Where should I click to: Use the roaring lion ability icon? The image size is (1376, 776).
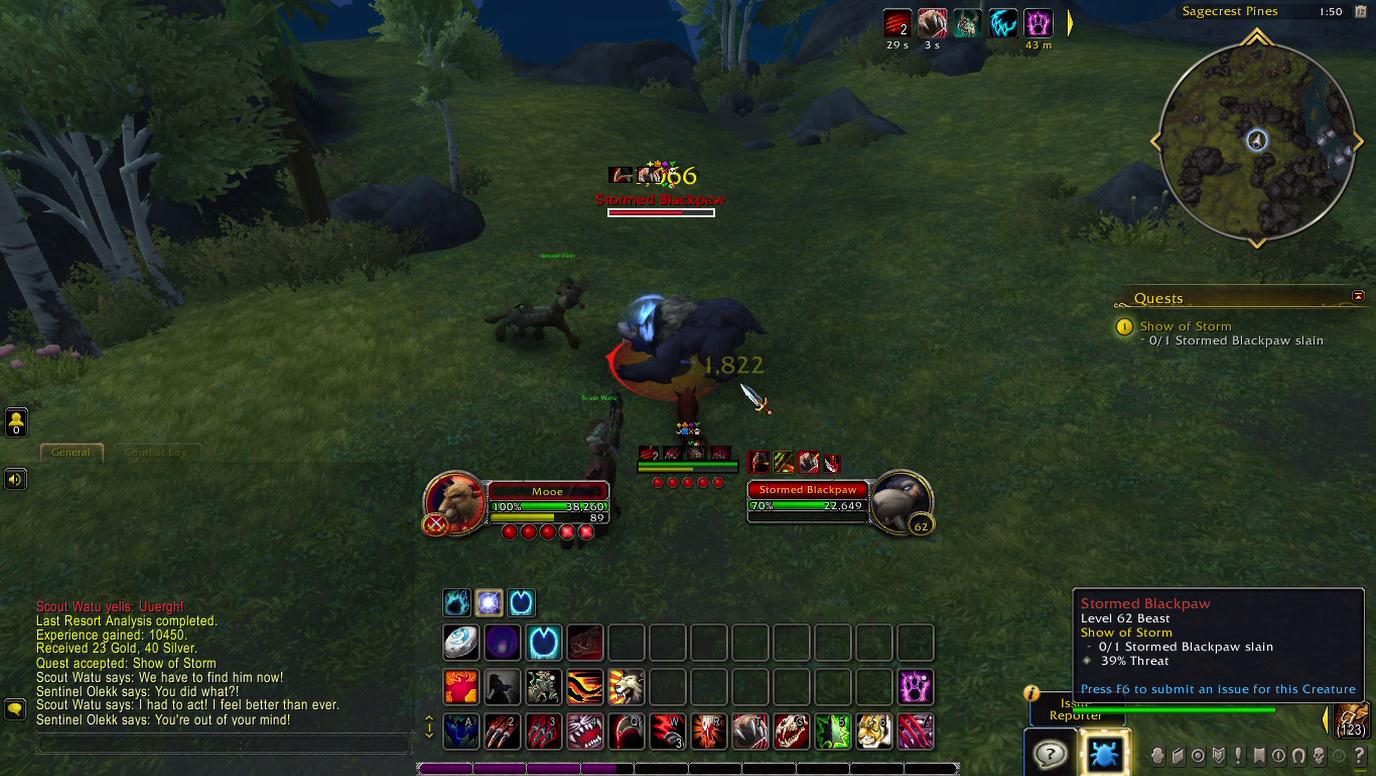click(626, 688)
